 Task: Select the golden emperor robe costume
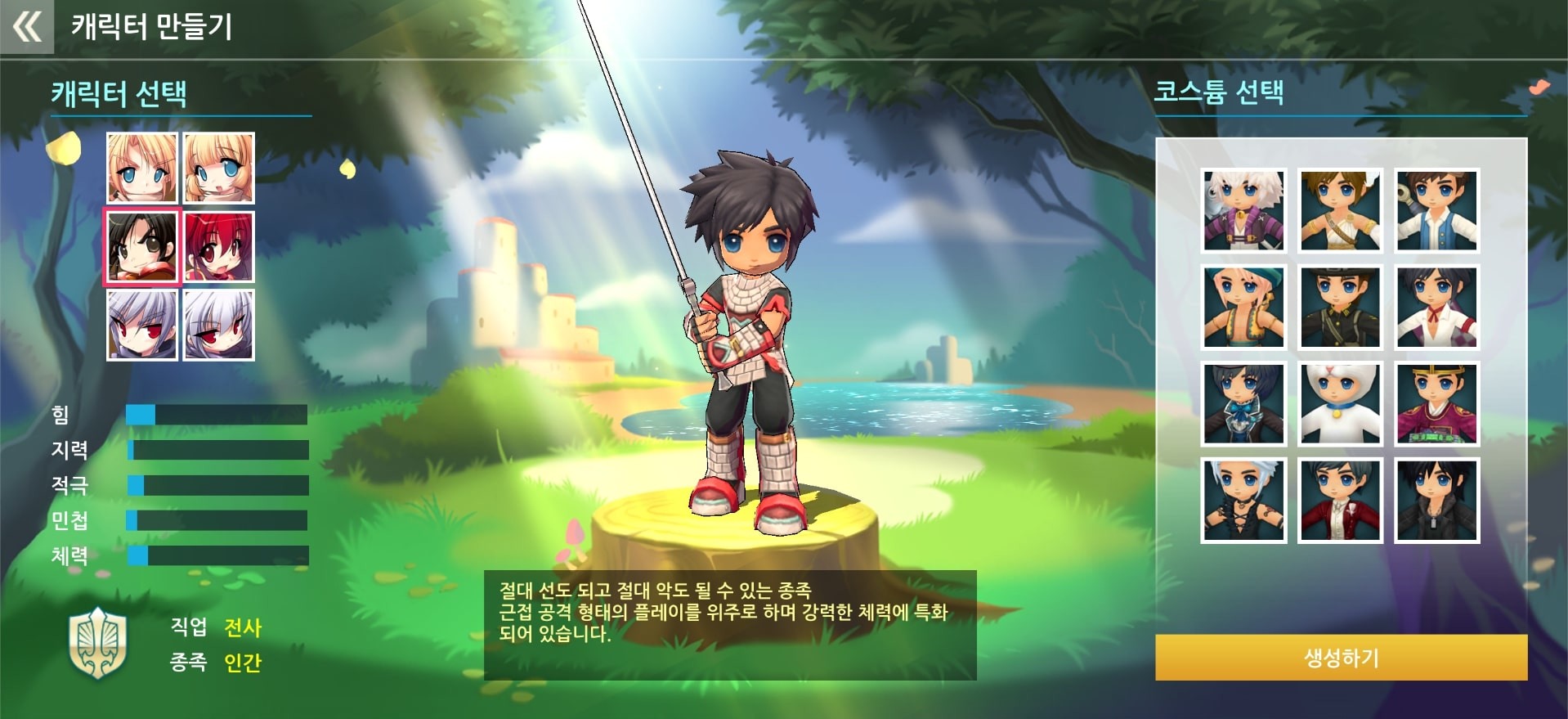(x=1436, y=404)
